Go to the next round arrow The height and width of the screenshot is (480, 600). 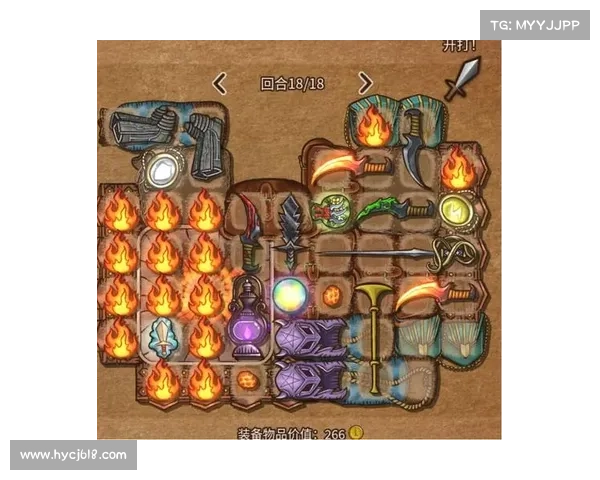(x=365, y=84)
